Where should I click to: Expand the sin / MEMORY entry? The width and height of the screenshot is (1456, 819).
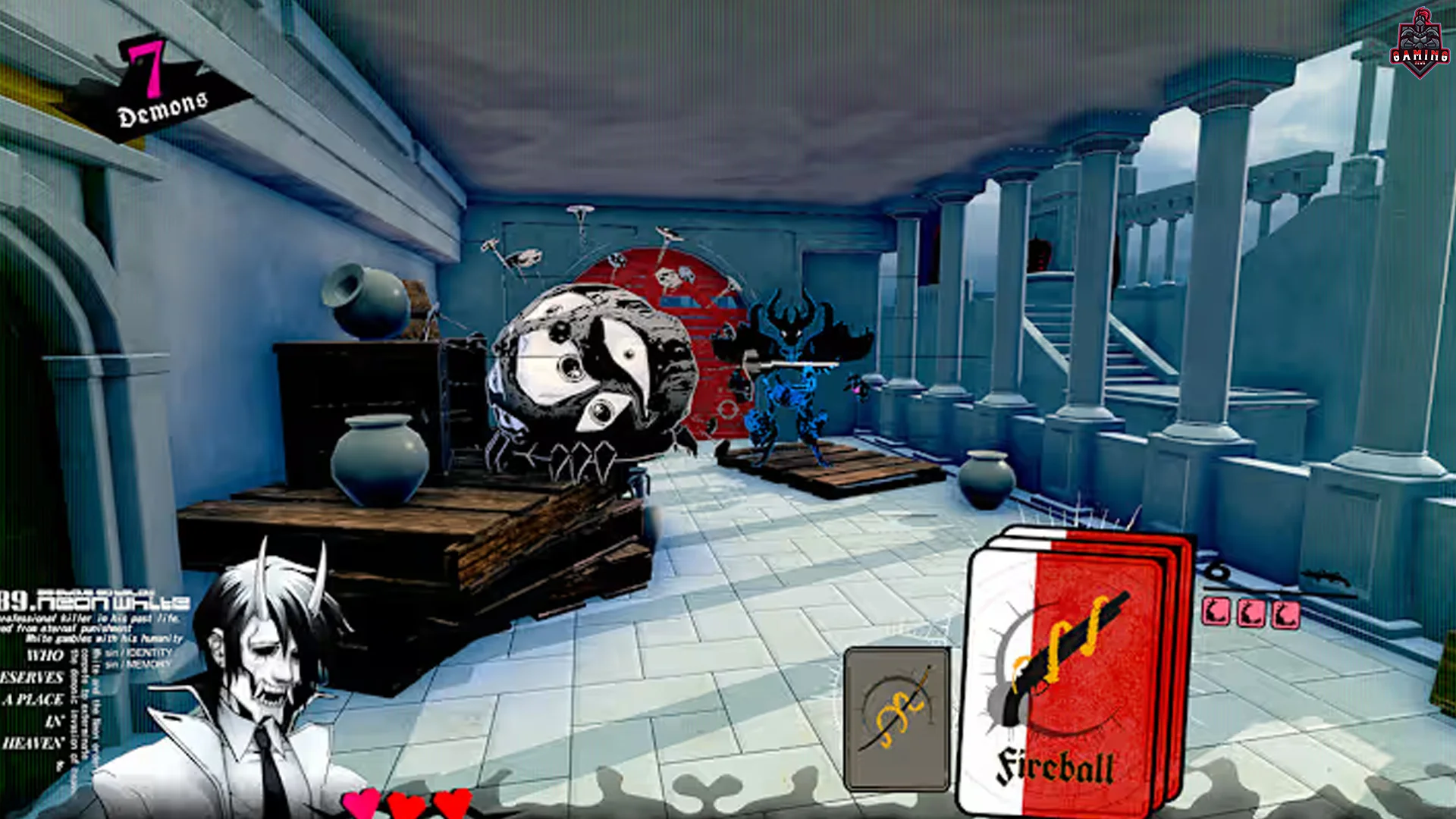click(136, 664)
